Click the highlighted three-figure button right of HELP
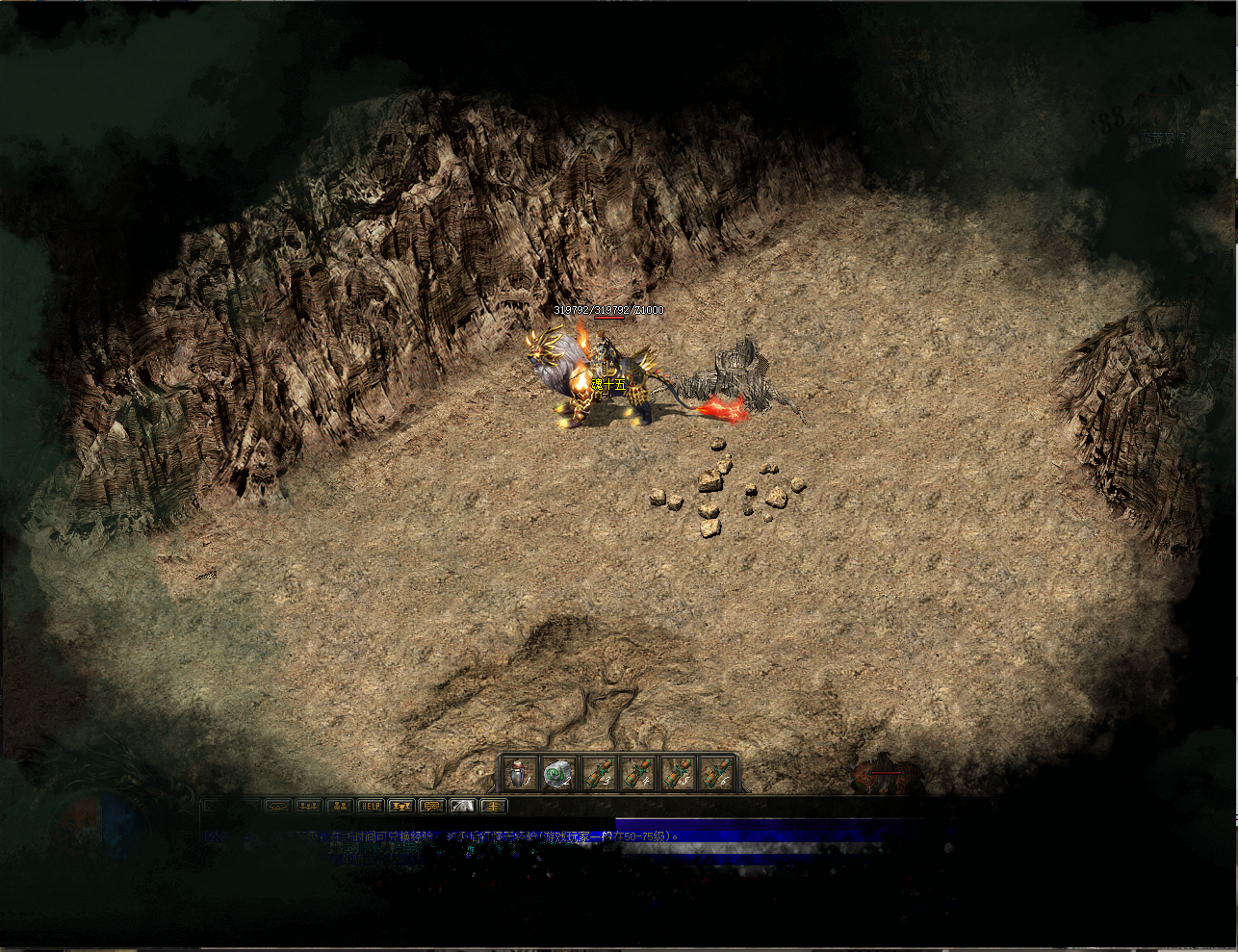 [400, 806]
